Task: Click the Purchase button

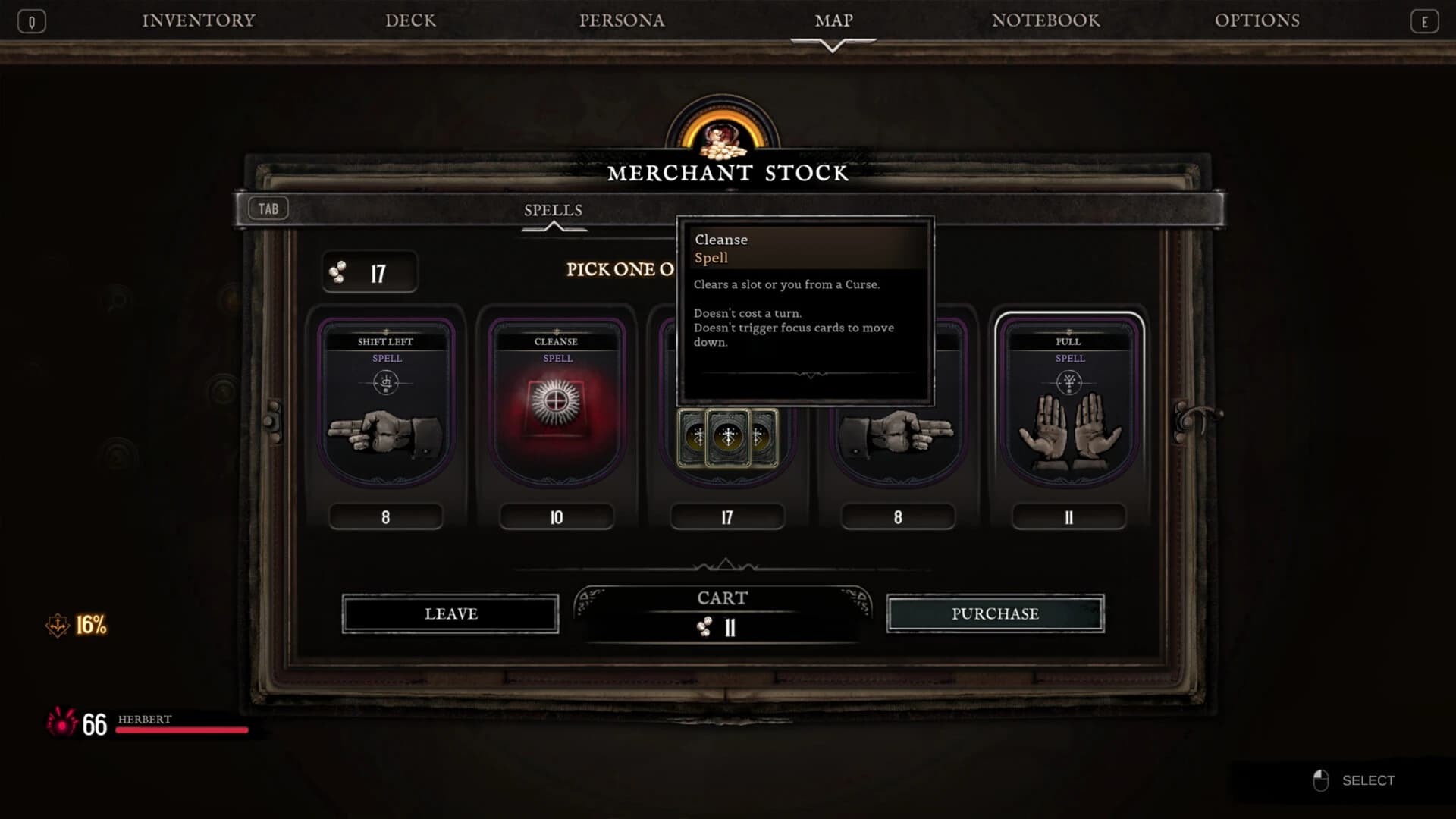Action: click(x=996, y=614)
